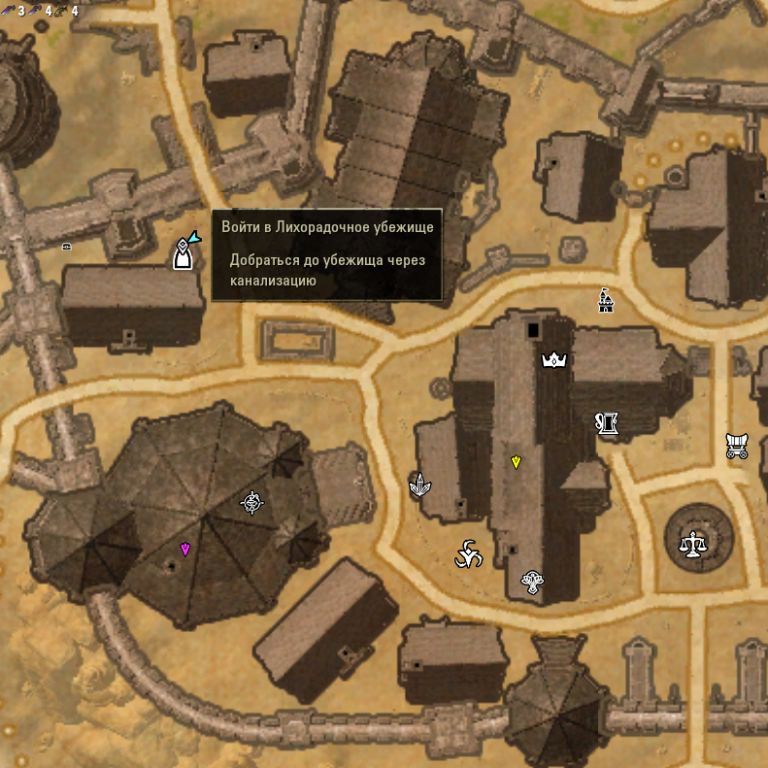Select the crown map marker
Viewport: 768px width, 768px height.
coord(553,359)
